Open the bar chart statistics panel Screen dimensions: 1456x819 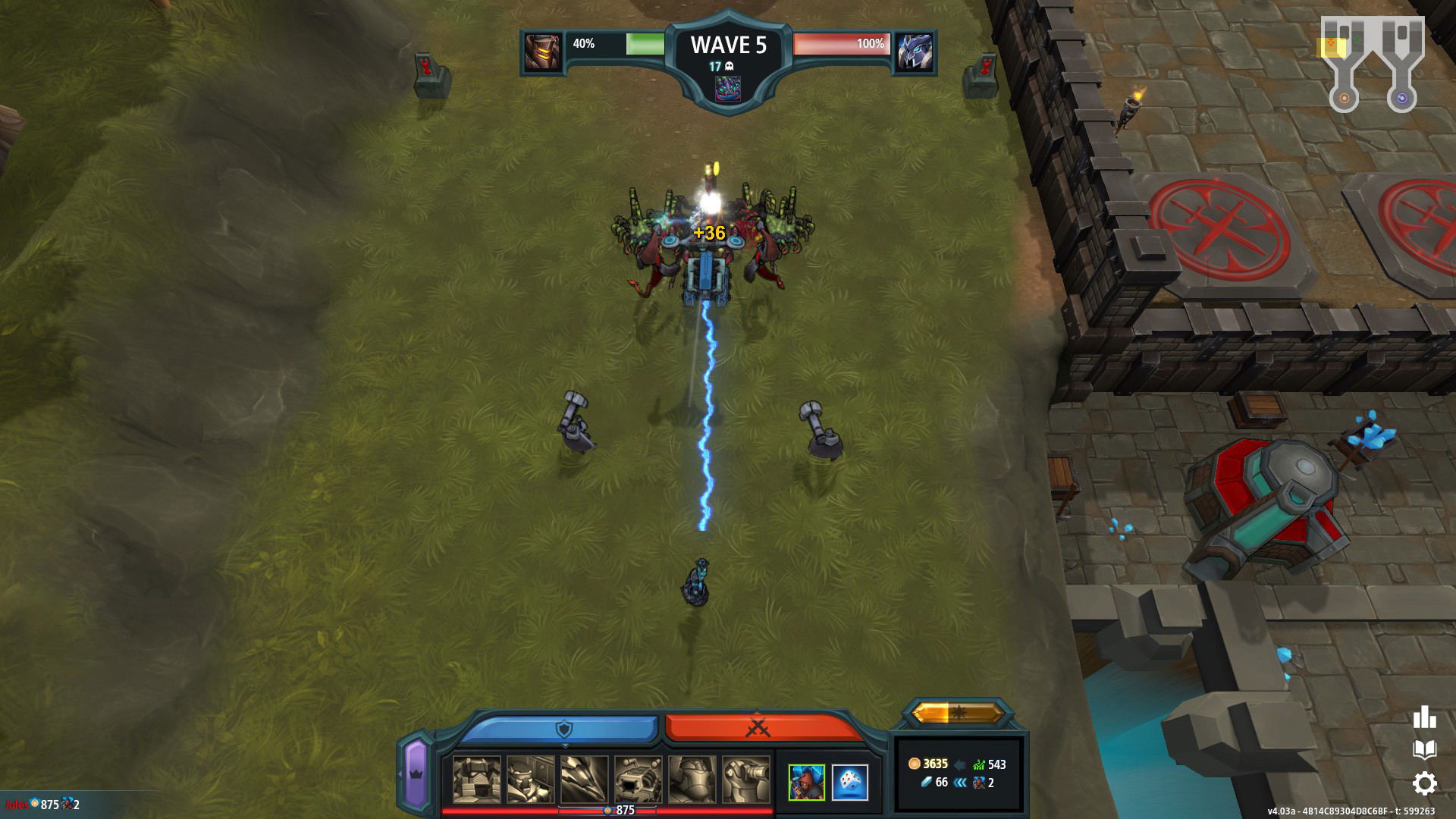(1424, 717)
